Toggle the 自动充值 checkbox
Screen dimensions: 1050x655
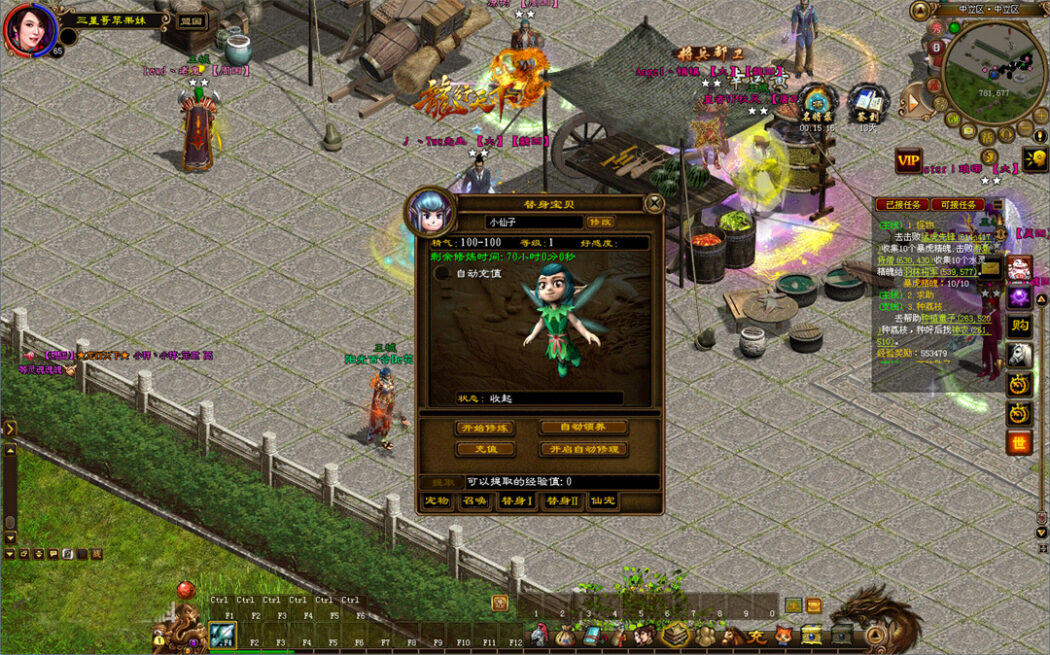[442, 273]
